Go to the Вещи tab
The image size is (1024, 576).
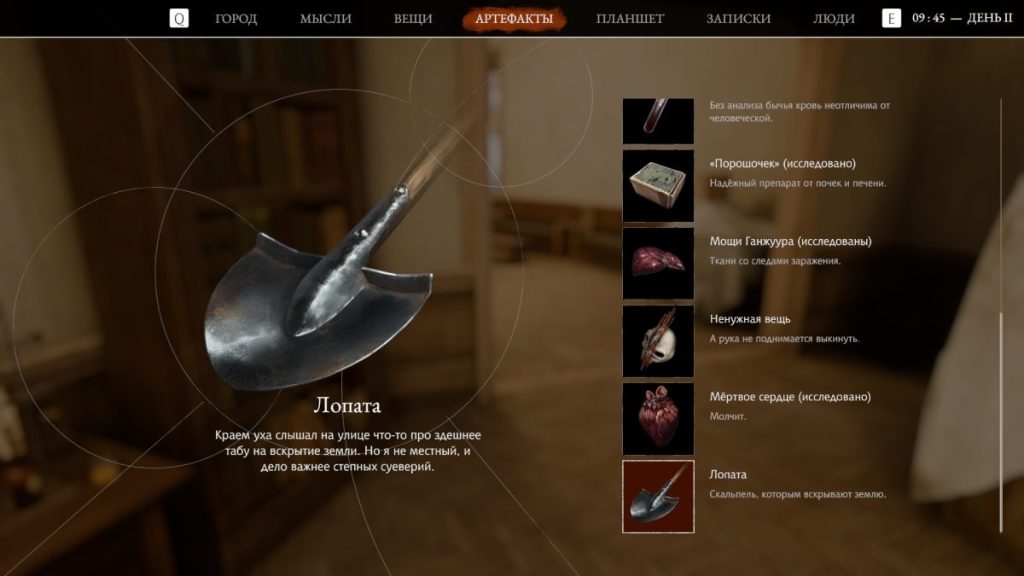pyautogui.click(x=413, y=18)
